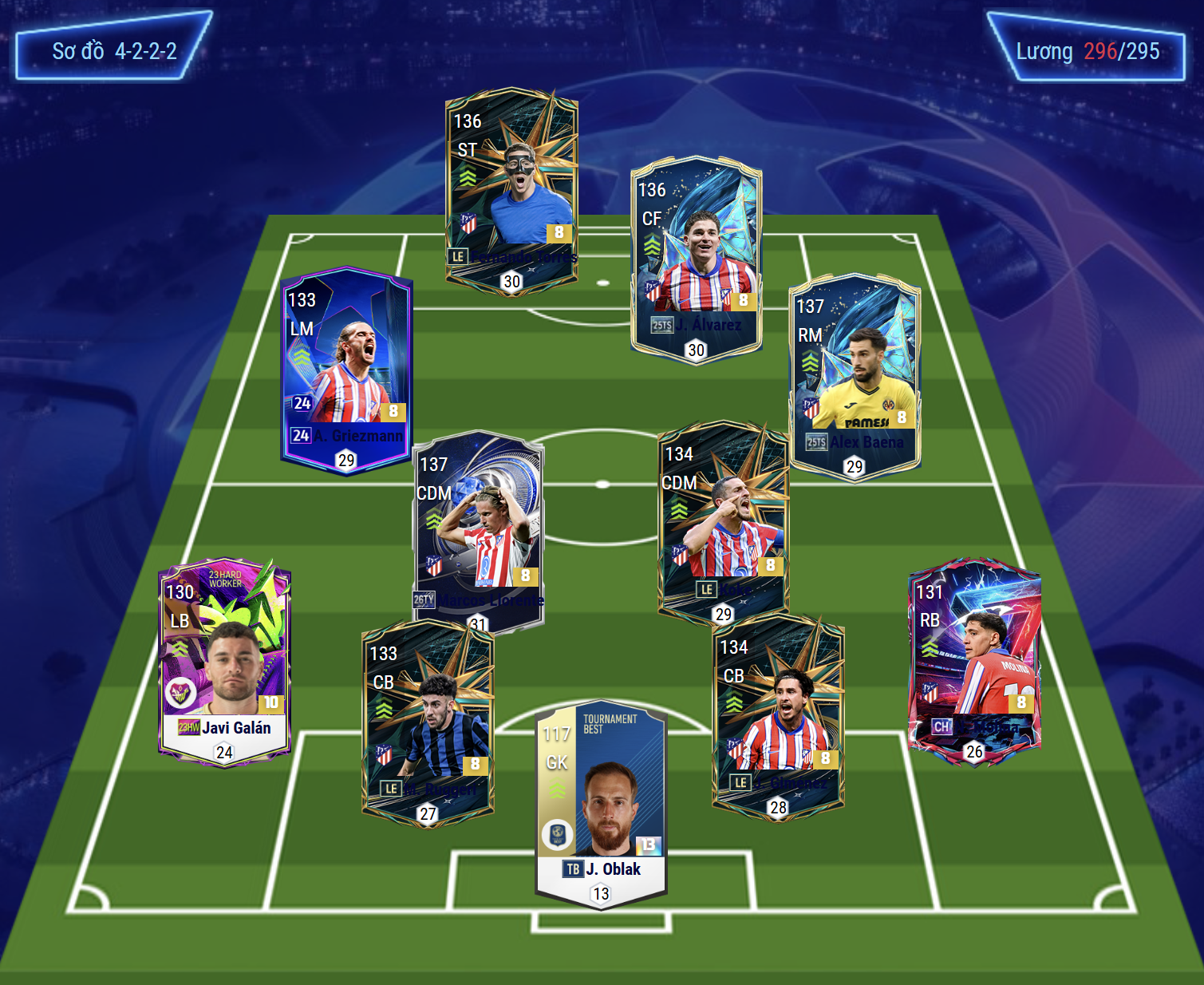
Task: Select the Fernando Torres ST card
Action: click(x=511, y=189)
